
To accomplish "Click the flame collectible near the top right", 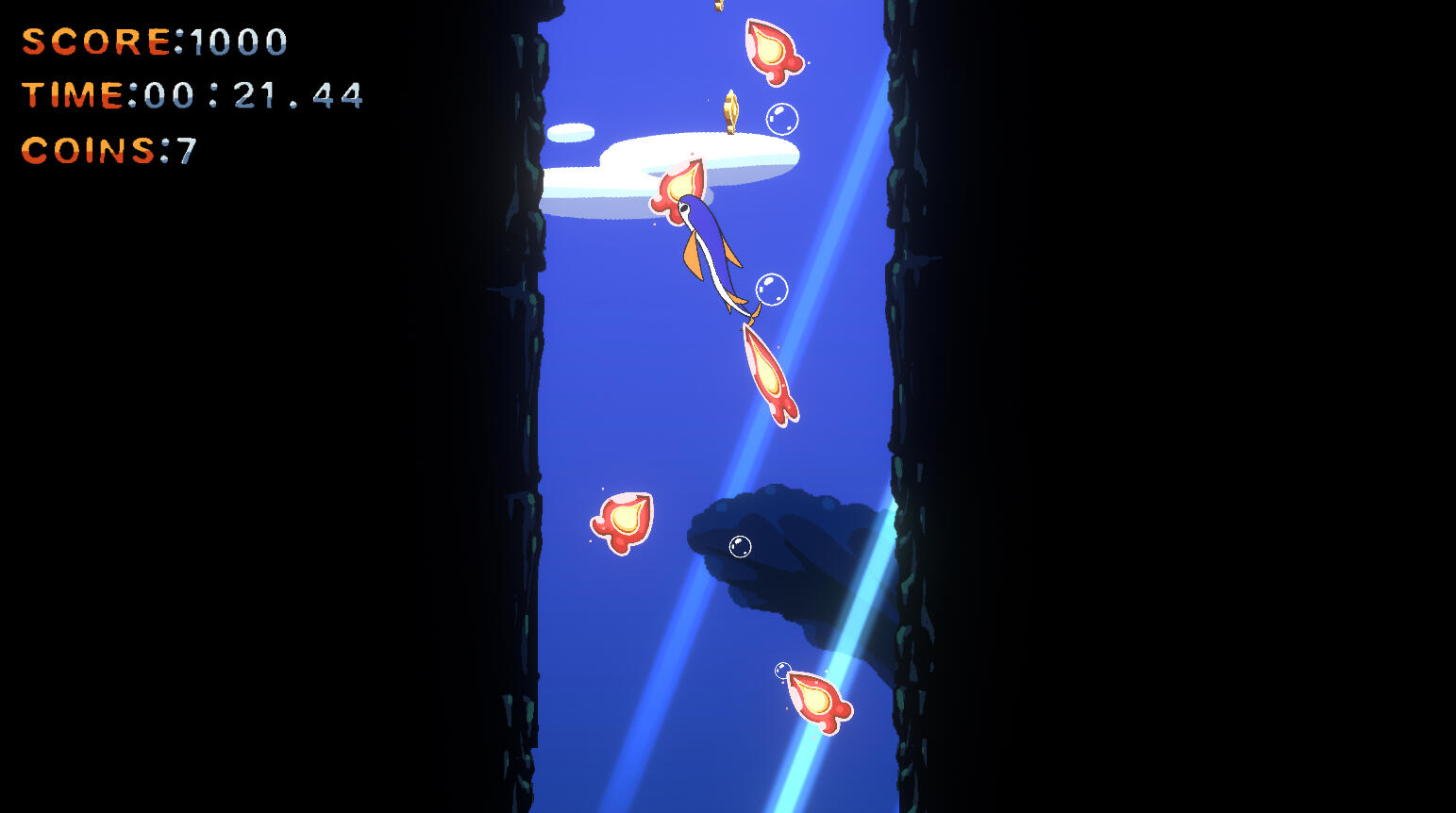I will pyautogui.click(x=774, y=52).
